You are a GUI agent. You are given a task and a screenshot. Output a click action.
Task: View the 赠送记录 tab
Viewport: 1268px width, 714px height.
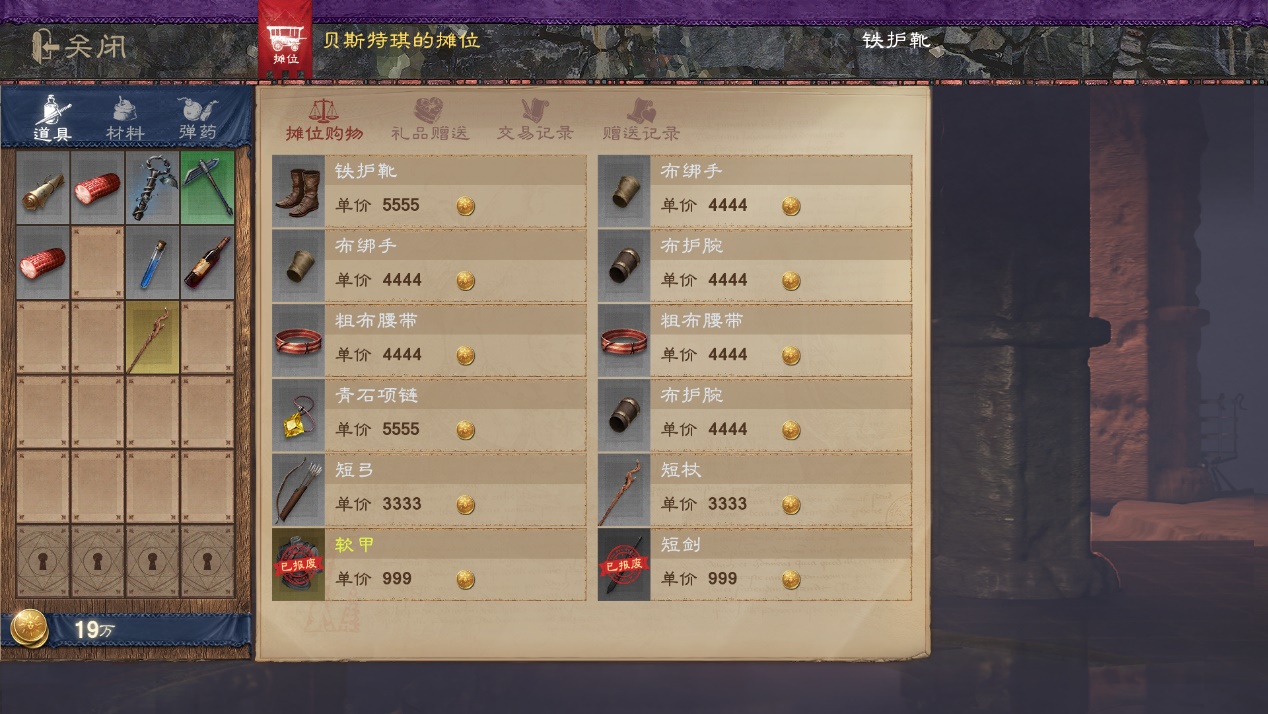[641, 120]
